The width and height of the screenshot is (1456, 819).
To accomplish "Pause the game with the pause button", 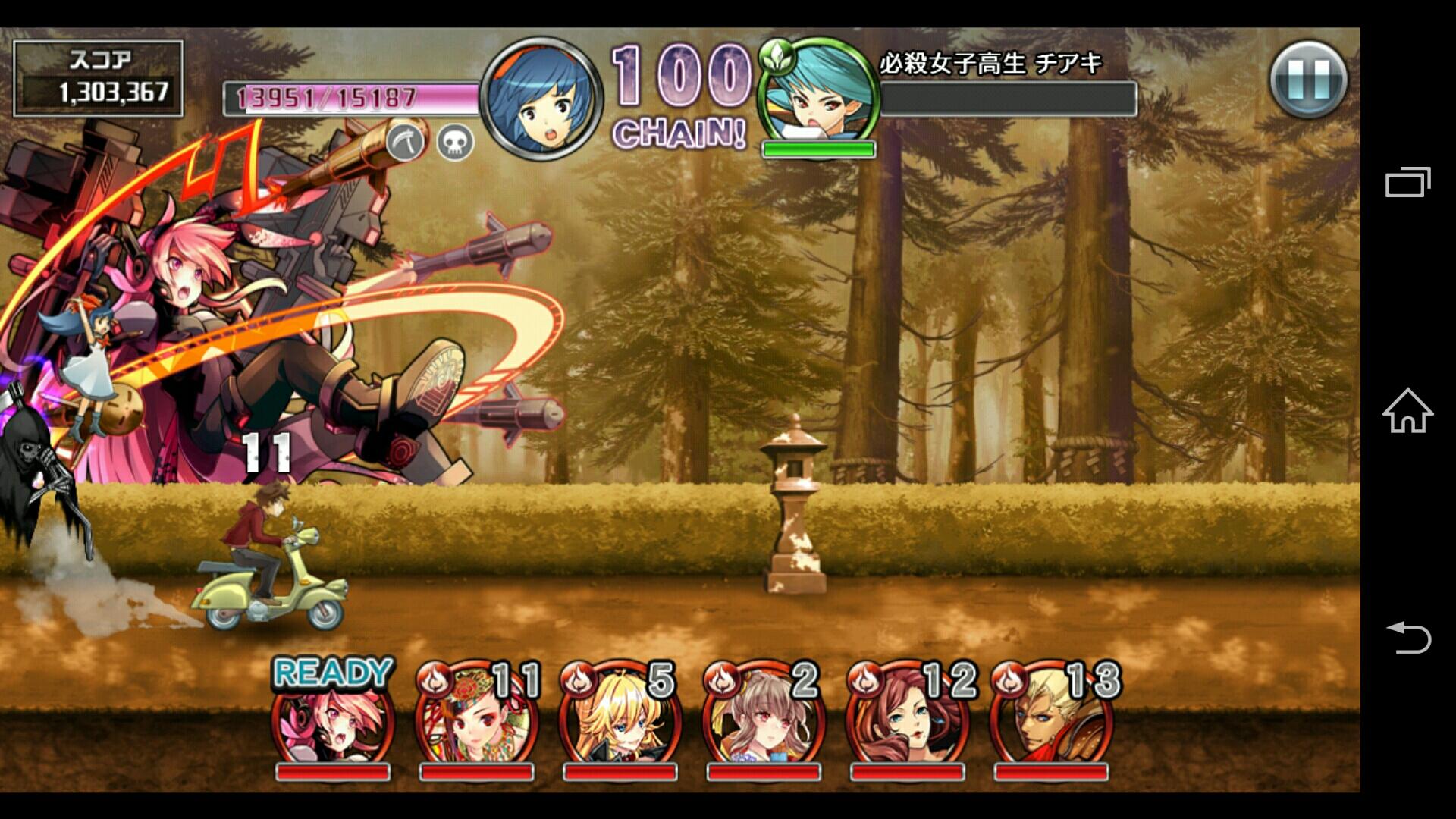I will point(1308,80).
